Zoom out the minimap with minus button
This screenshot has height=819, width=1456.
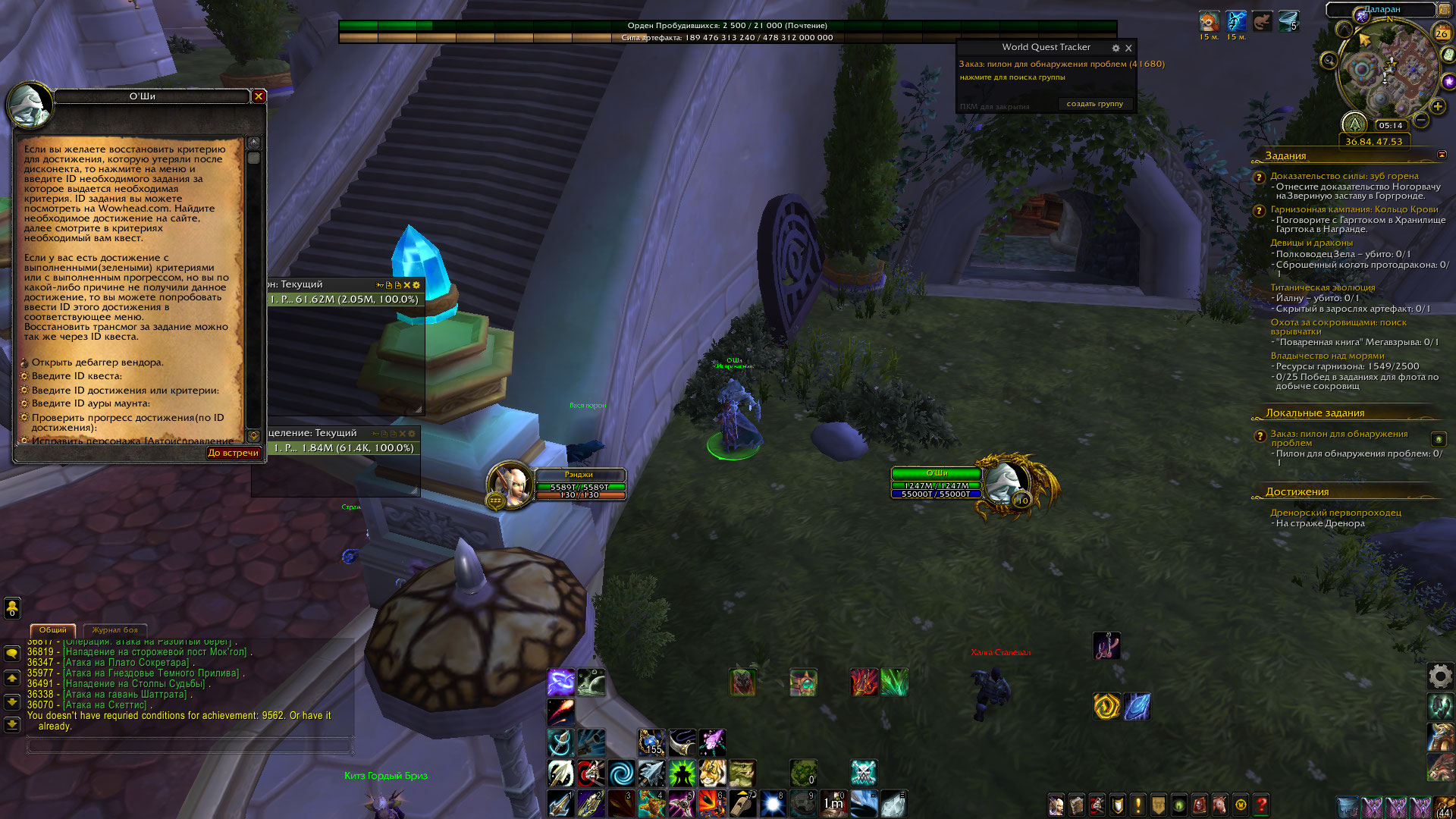click(x=1421, y=120)
